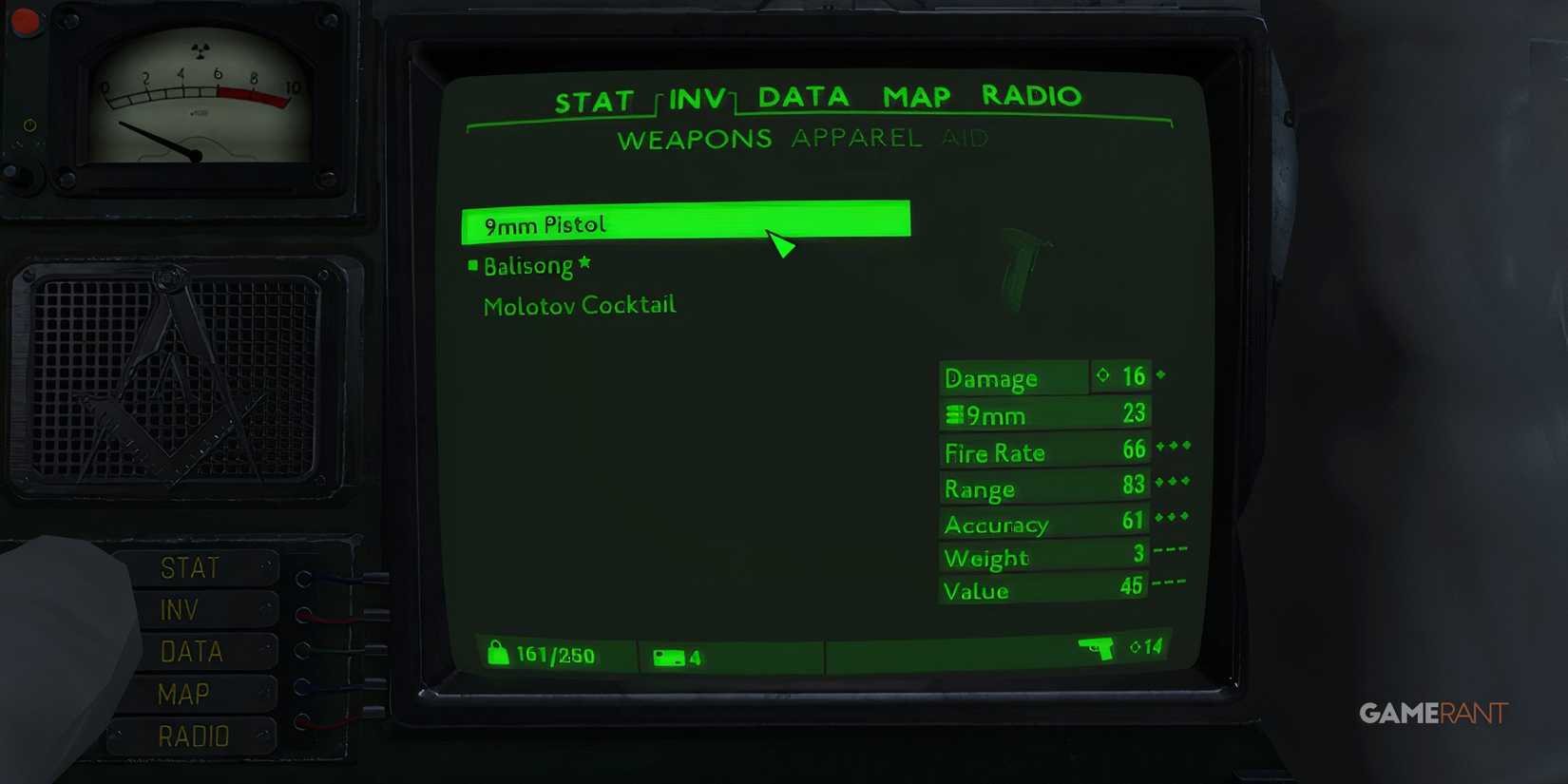The width and height of the screenshot is (1568, 784).
Task: Open the RADIO tab
Action: tap(1031, 96)
